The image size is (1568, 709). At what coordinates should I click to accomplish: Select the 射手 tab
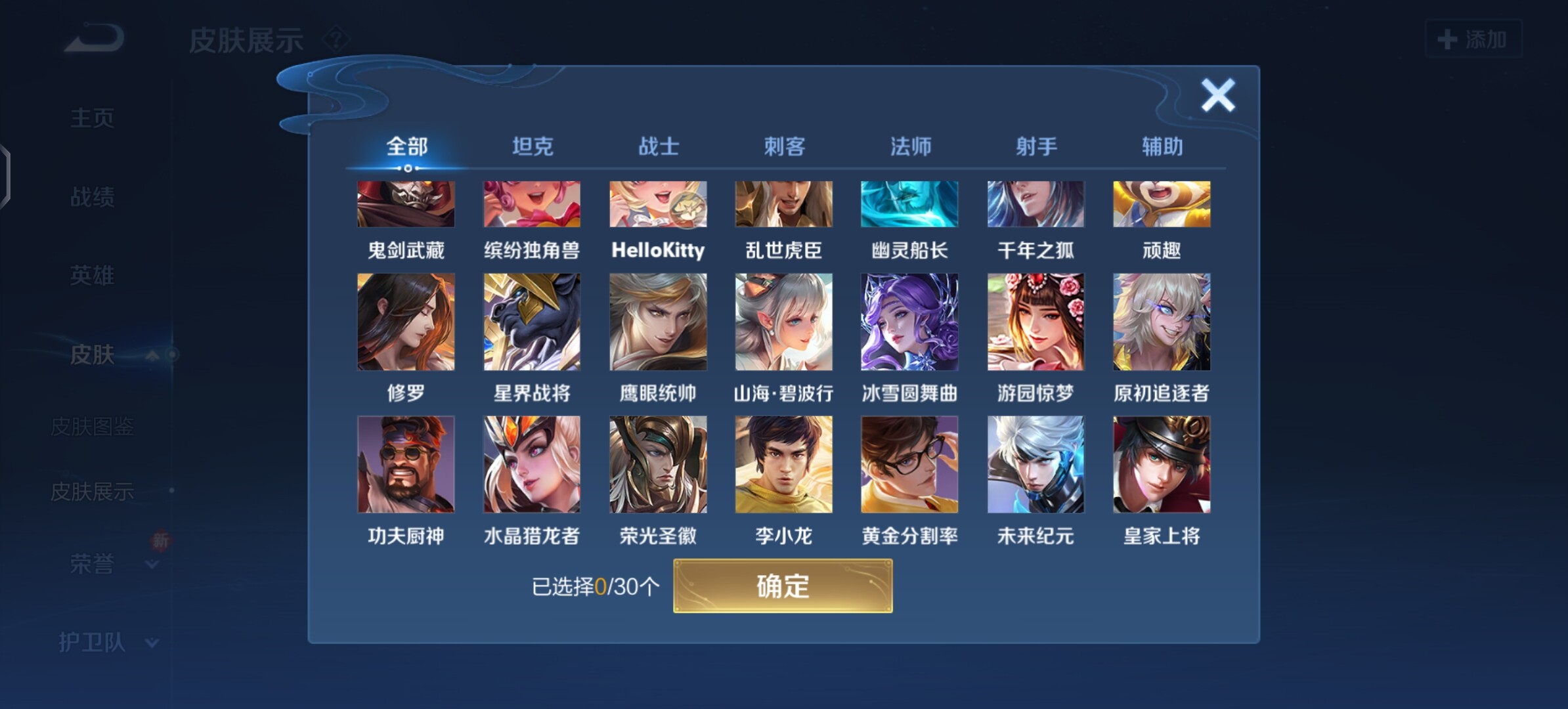[x=1036, y=146]
